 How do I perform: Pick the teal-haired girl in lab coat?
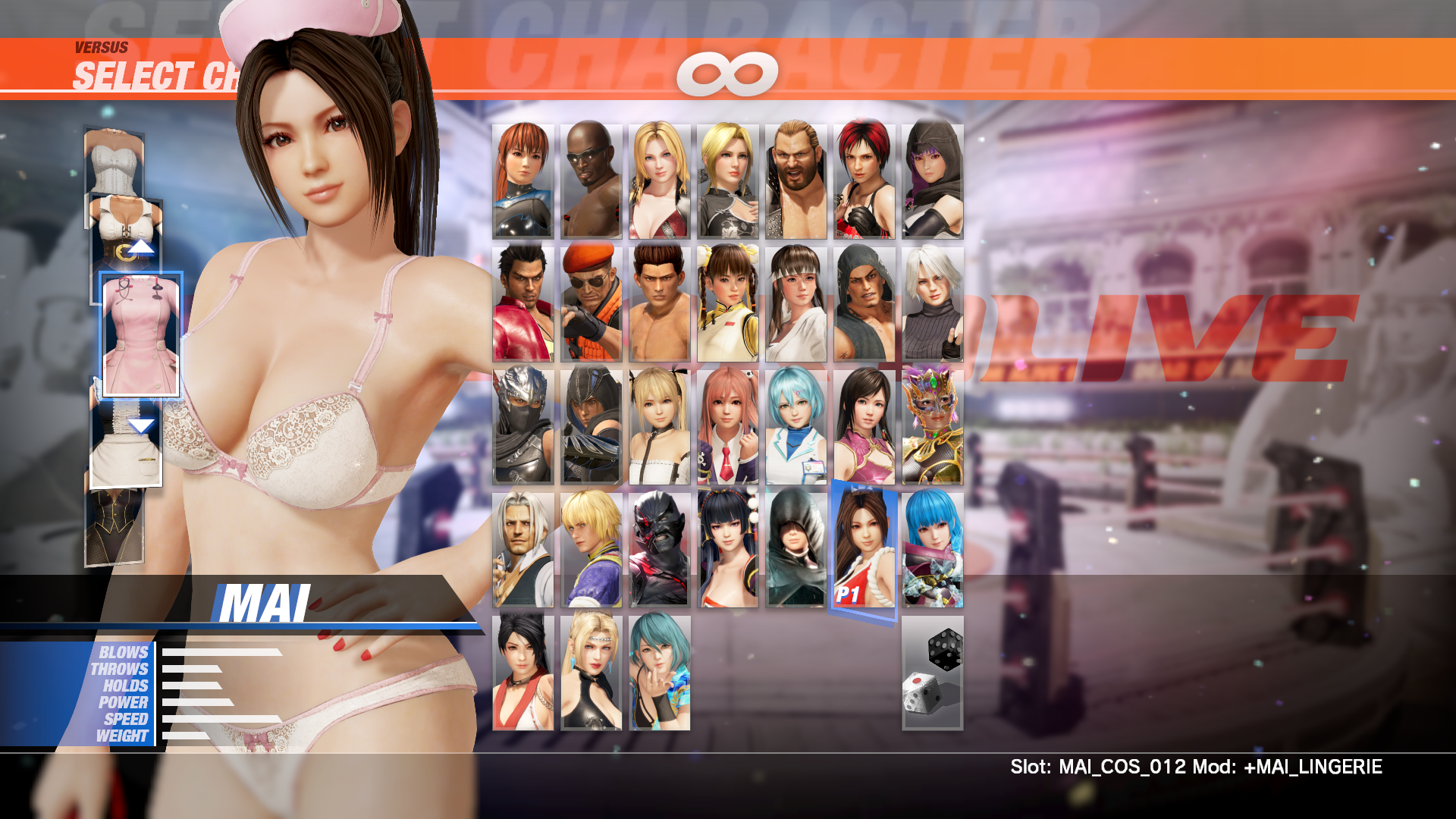coord(795,426)
